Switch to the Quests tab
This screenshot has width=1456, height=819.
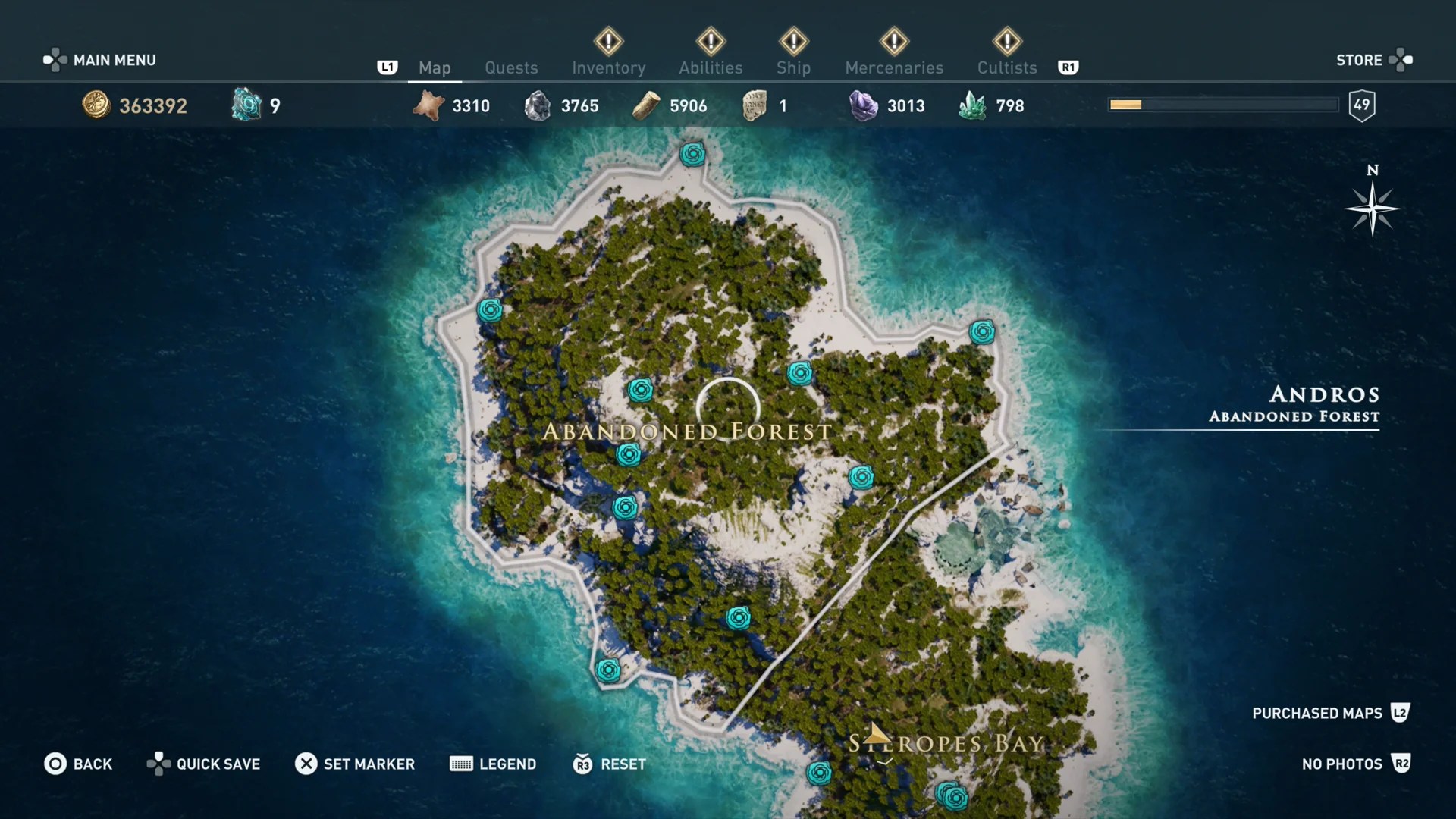coord(511,67)
